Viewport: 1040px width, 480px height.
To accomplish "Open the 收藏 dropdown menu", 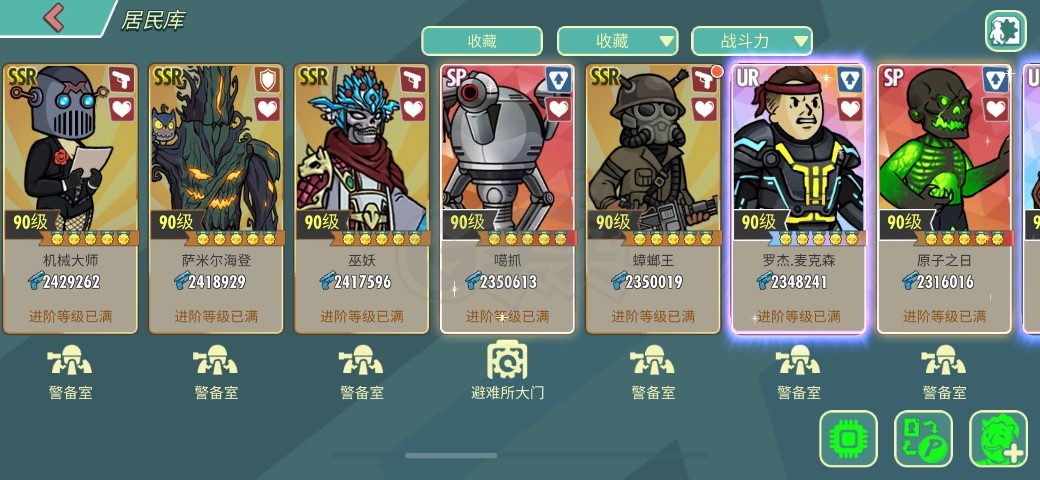I will (618, 41).
